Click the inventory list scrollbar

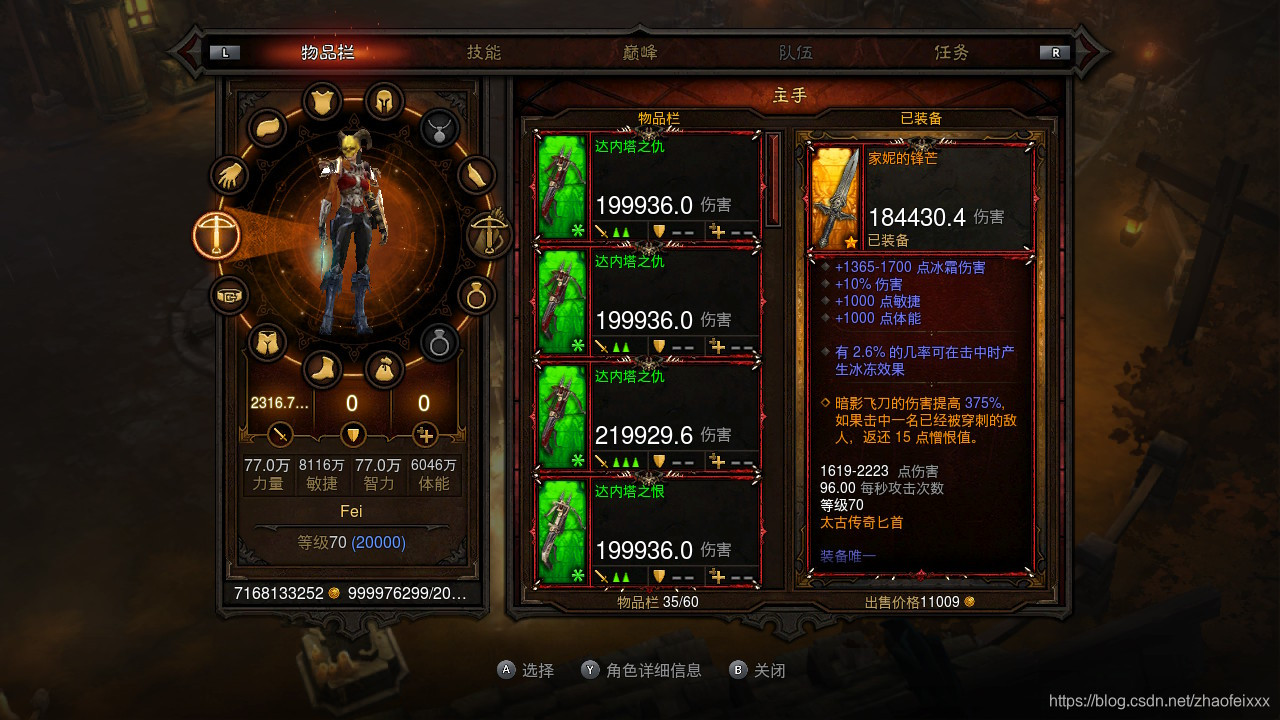[x=773, y=180]
